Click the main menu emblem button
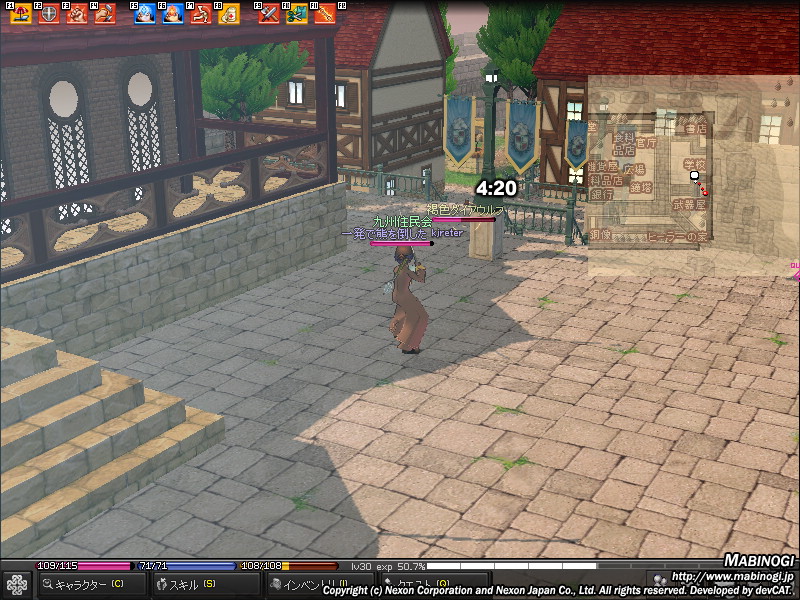 point(17,584)
